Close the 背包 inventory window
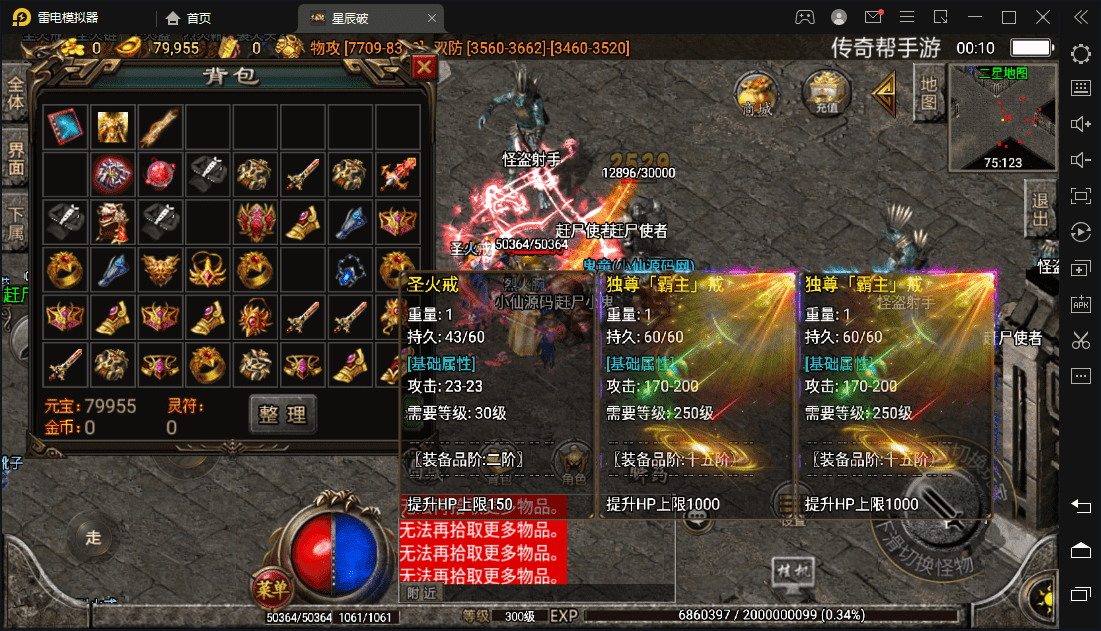1101x631 pixels. [424, 67]
